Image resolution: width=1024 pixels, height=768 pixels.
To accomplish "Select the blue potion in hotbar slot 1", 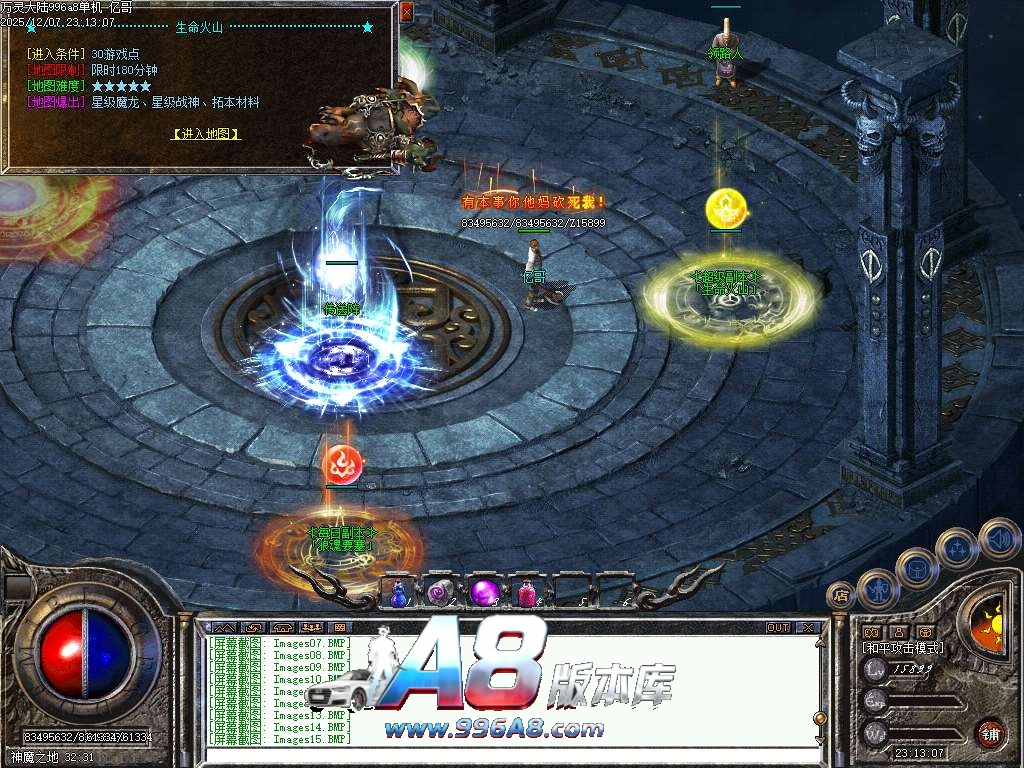I will tap(399, 592).
